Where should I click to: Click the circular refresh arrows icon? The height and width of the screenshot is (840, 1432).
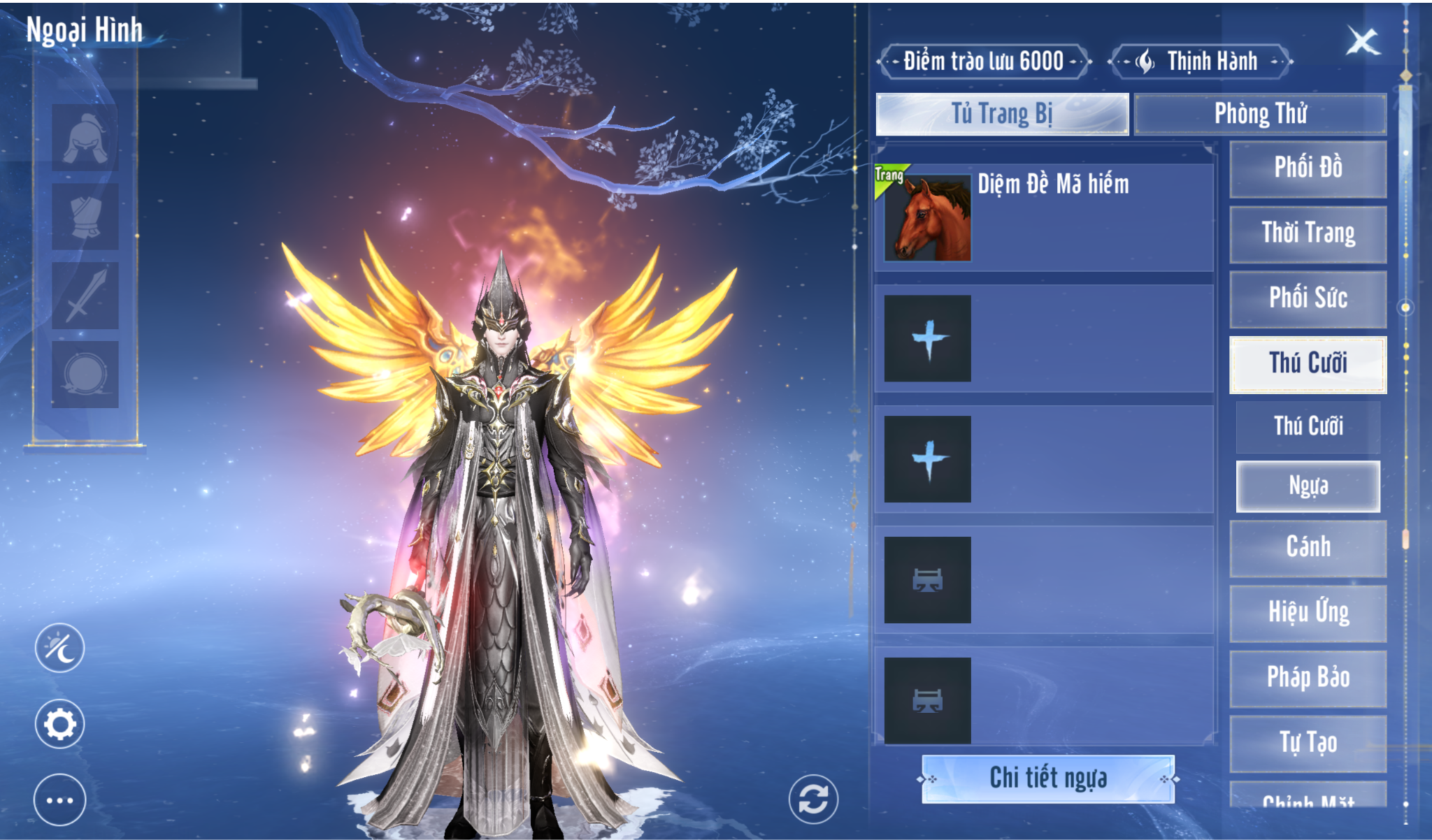click(x=813, y=799)
